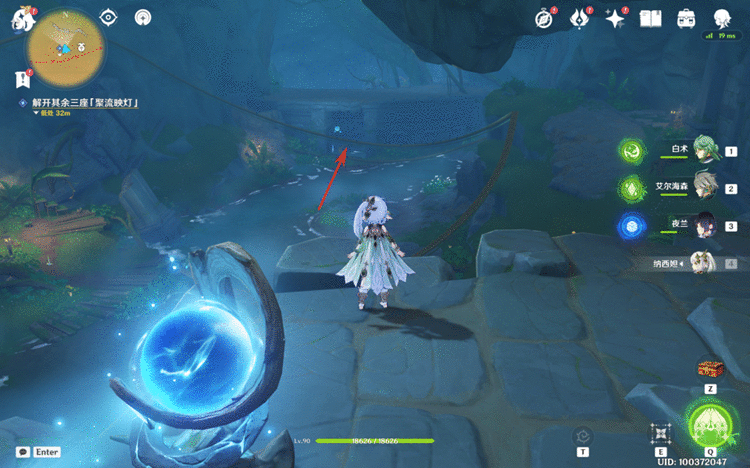Select the tracked quest objective text

point(85,103)
